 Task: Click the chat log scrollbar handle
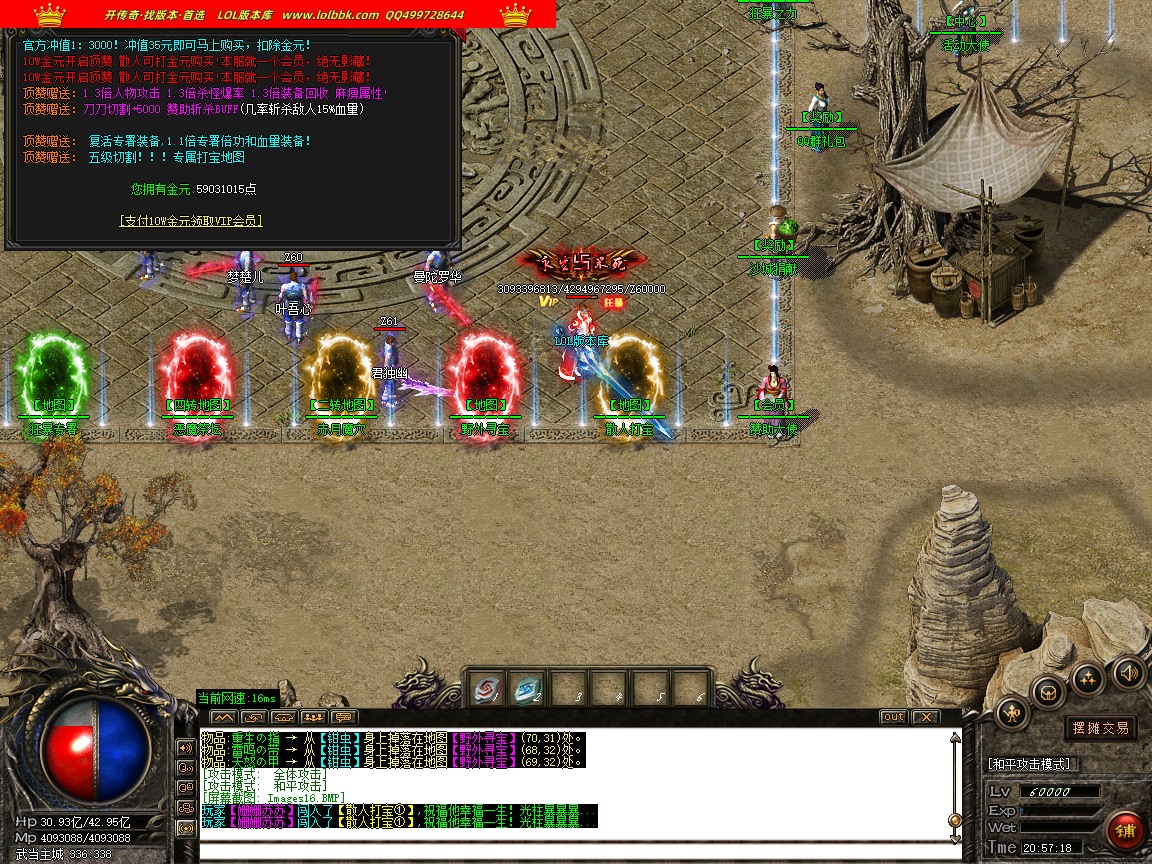click(x=955, y=820)
